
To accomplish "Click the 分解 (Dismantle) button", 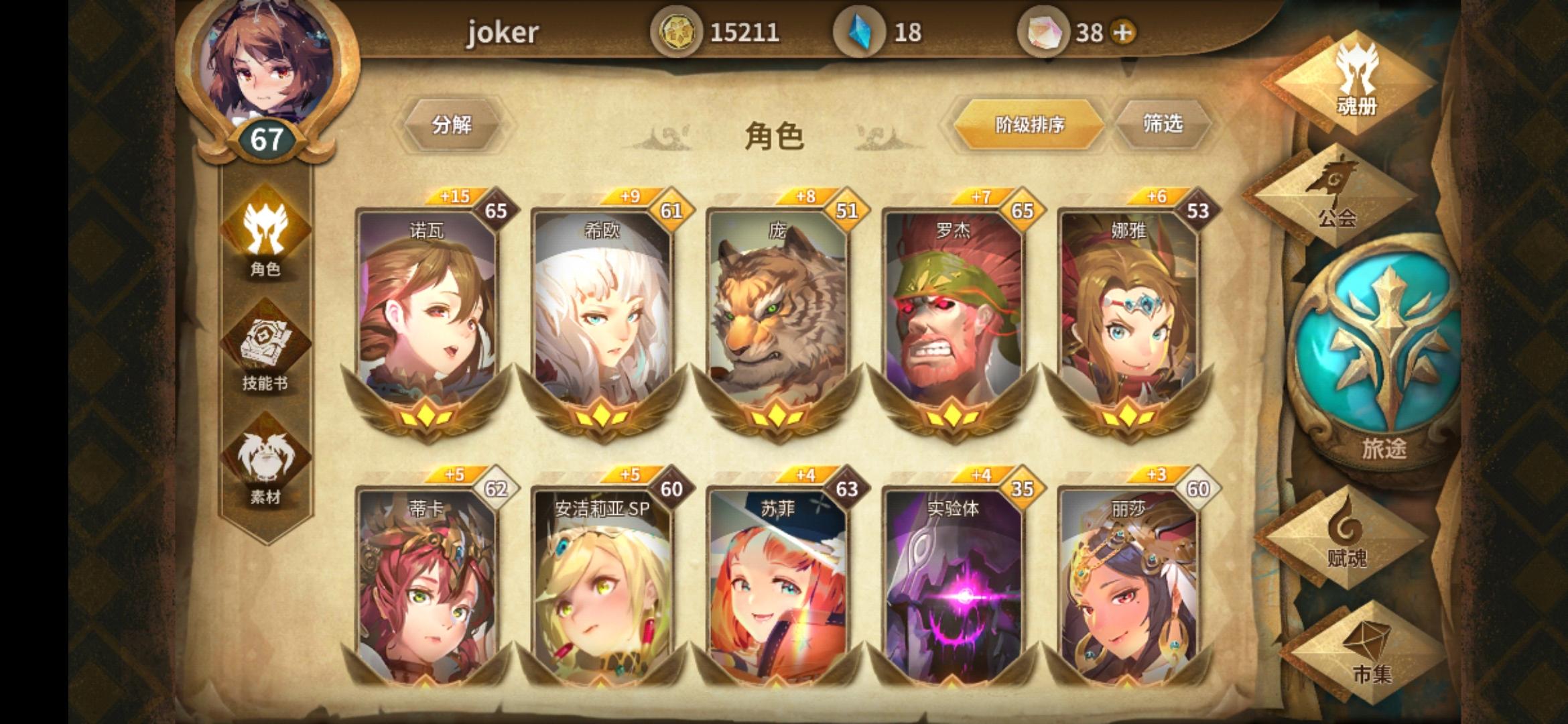I will coord(453,125).
